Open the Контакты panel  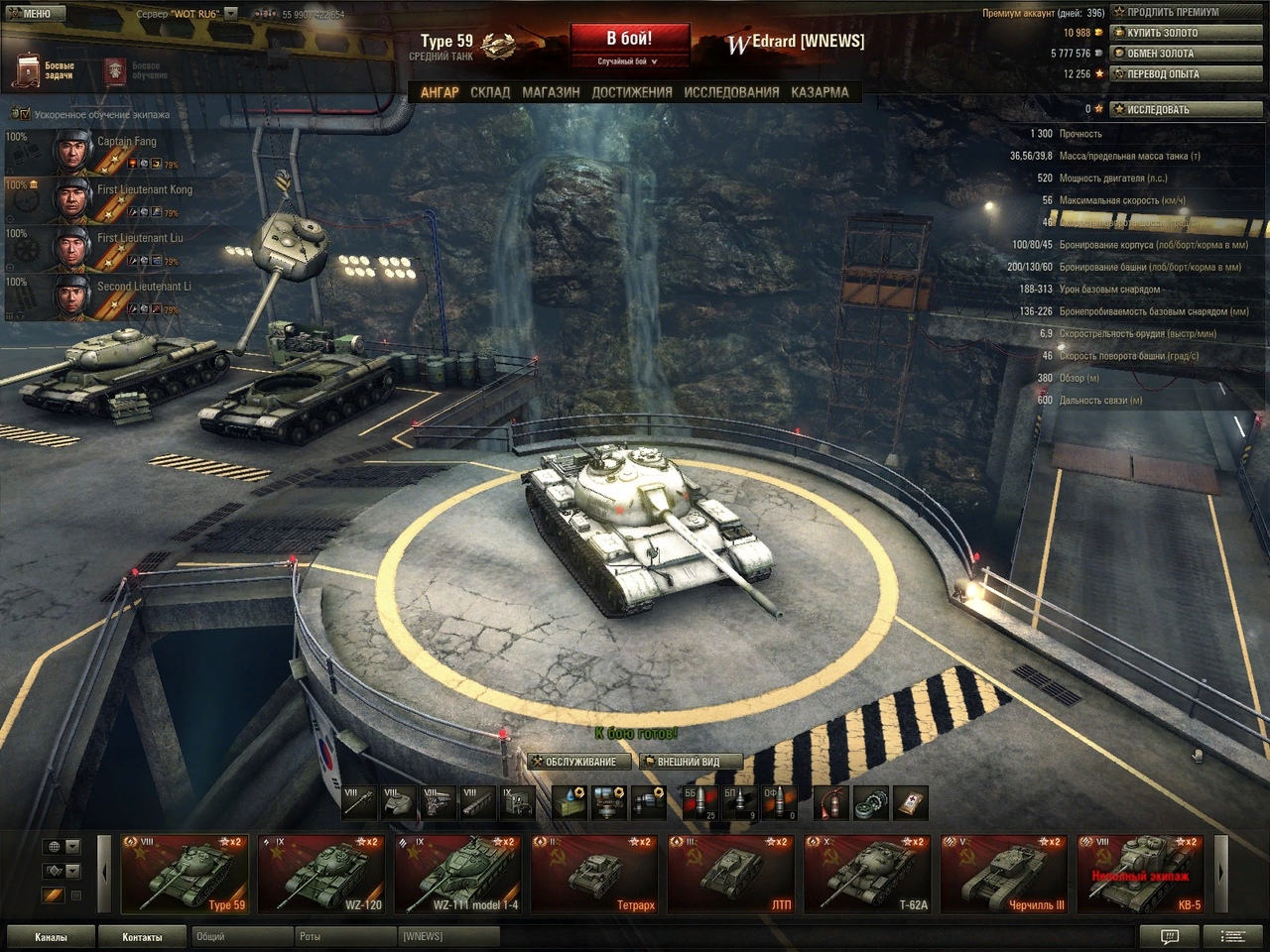pos(142,937)
